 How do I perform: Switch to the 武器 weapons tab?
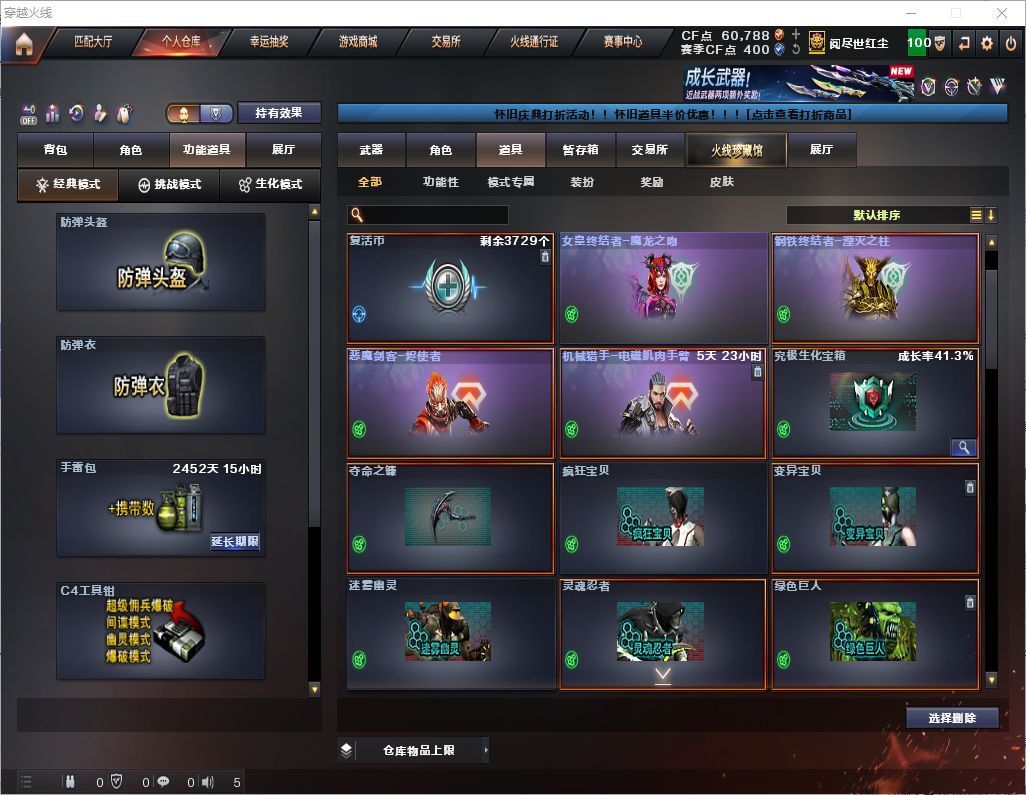(x=371, y=150)
